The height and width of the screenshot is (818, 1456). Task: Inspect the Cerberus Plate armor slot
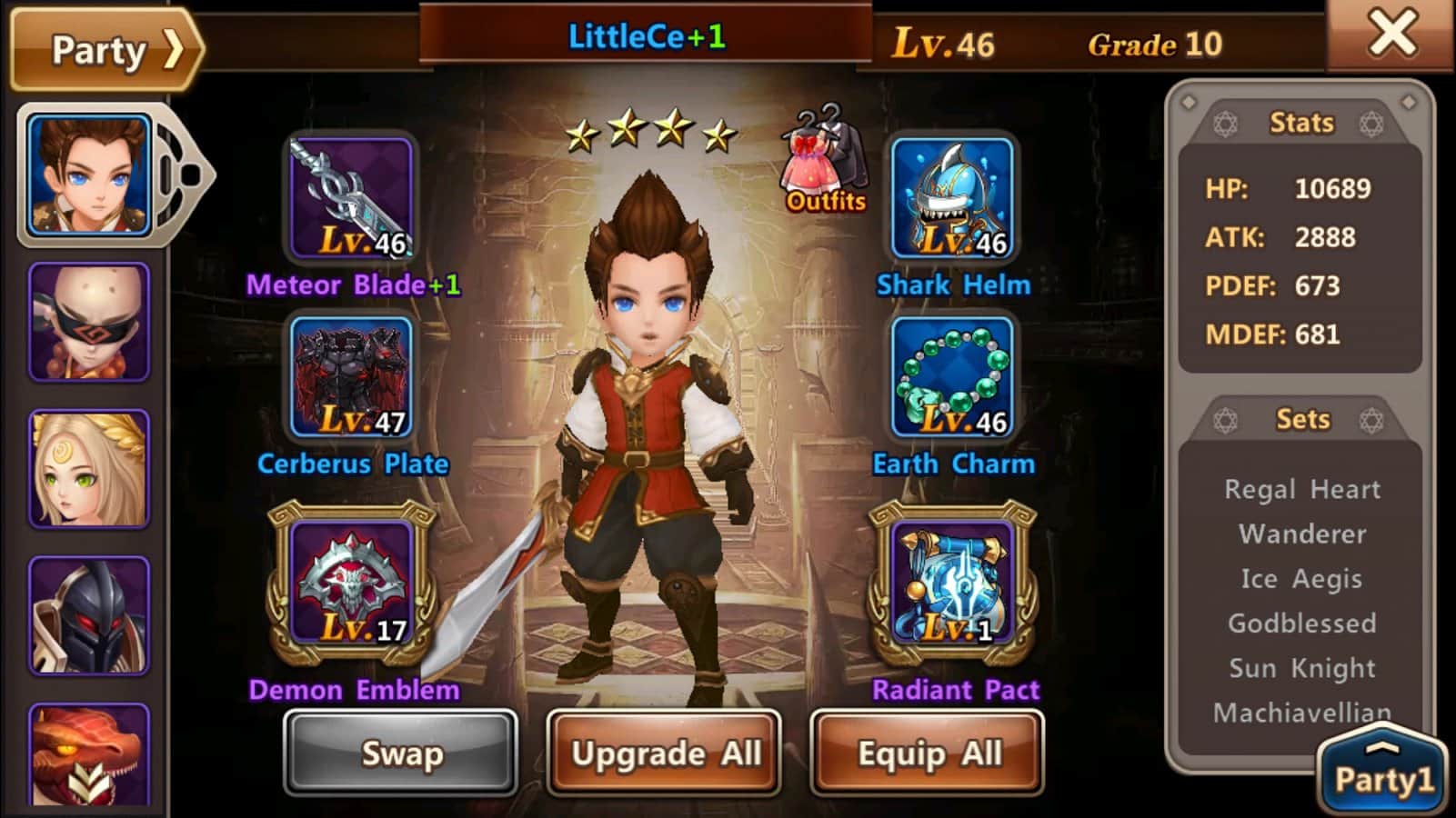(352, 377)
